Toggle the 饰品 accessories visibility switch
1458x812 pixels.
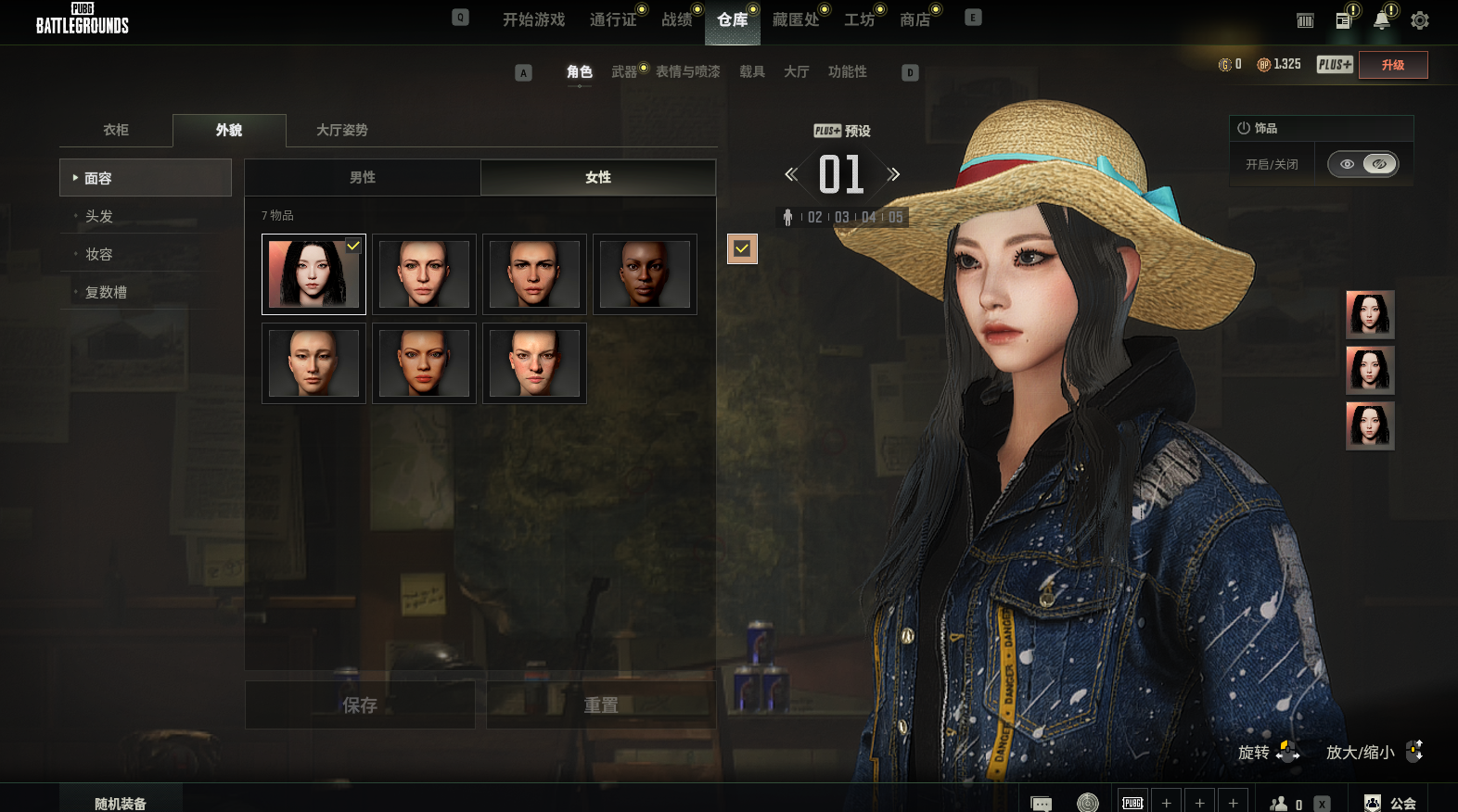(x=1362, y=164)
